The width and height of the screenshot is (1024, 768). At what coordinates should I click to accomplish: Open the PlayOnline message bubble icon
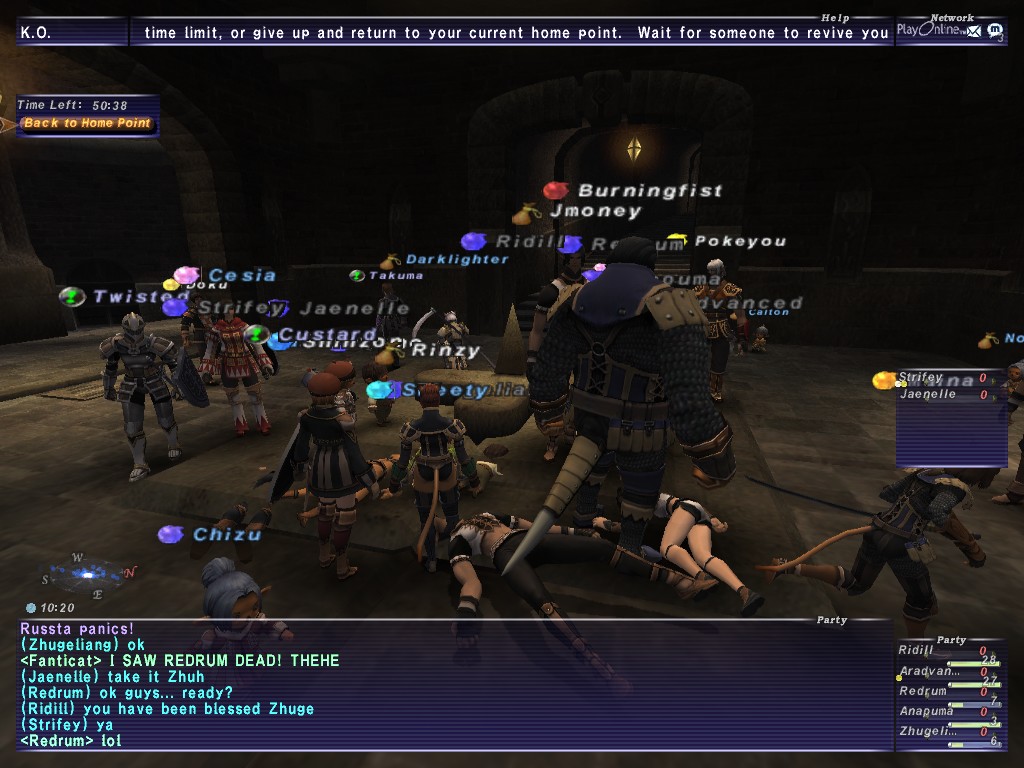(994, 31)
